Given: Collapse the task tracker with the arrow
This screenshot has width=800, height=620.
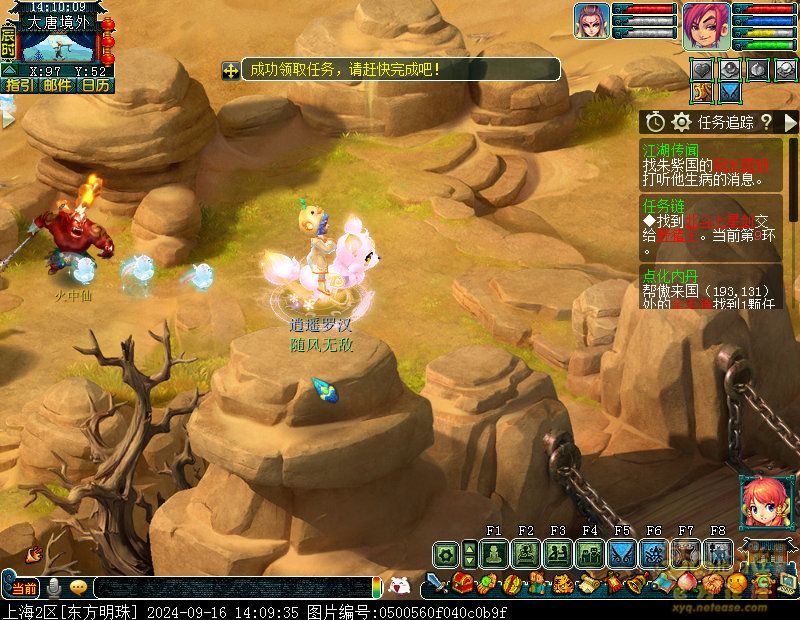Looking at the screenshot, I should point(789,122).
